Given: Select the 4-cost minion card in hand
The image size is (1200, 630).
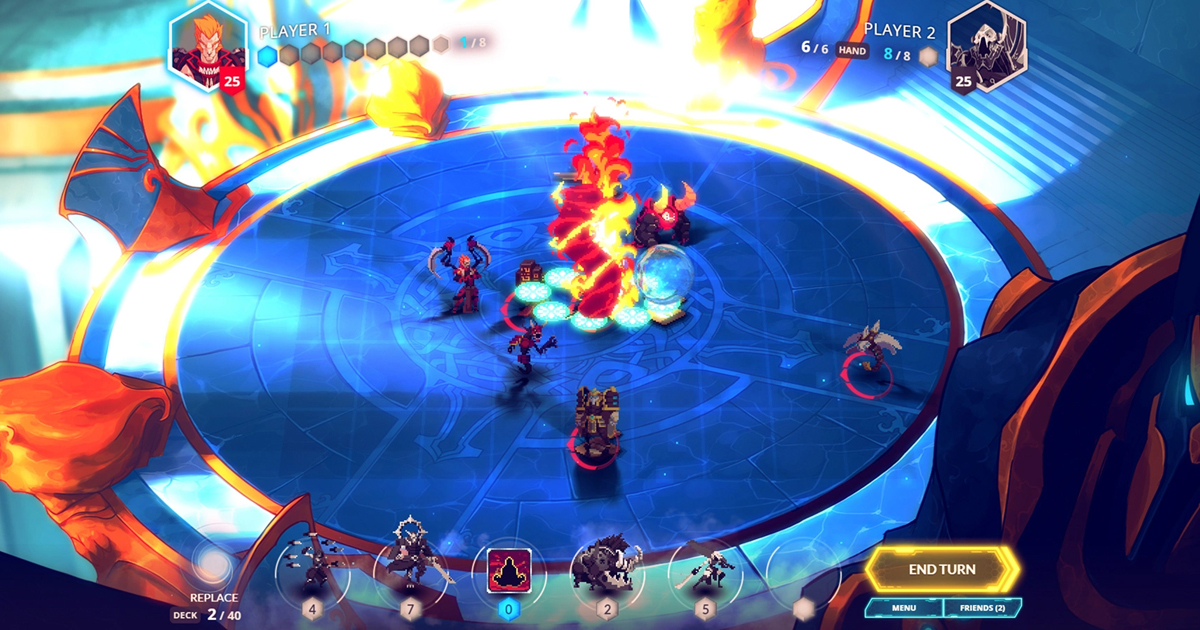Looking at the screenshot, I should (312, 570).
